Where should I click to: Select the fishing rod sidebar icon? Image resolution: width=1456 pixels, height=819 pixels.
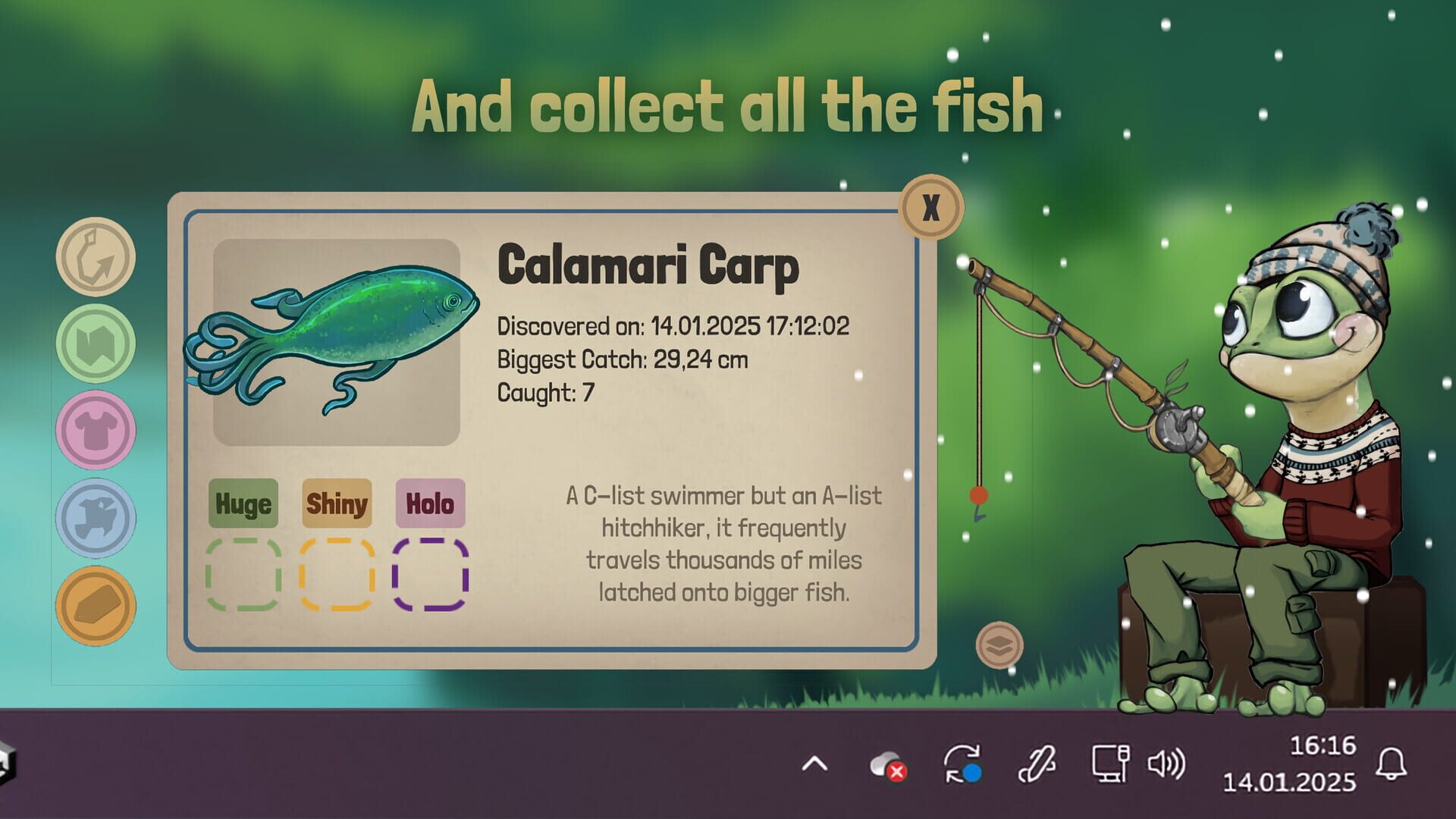pyautogui.click(x=95, y=258)
